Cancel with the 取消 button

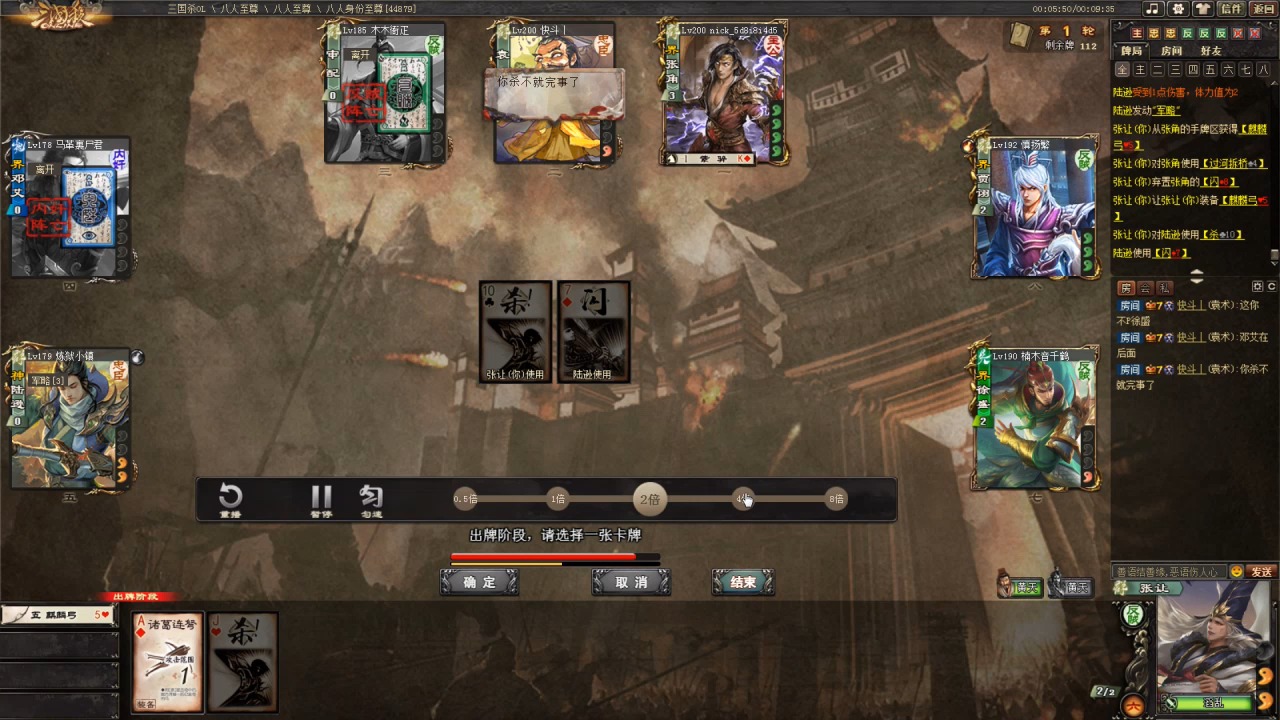tap(630, 582)
